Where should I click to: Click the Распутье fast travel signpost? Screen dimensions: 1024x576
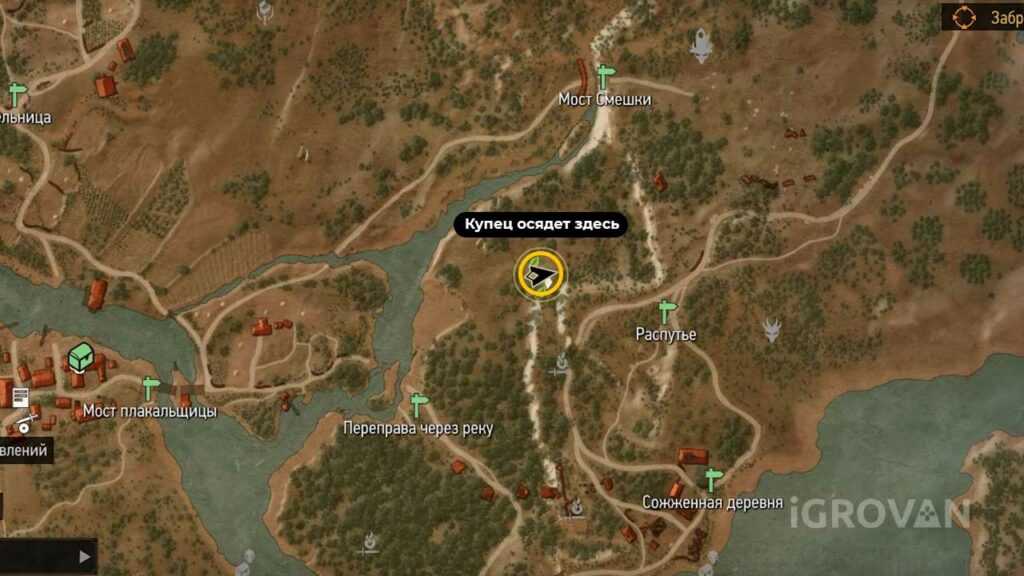pyautogui.click(x=666, y=310)
